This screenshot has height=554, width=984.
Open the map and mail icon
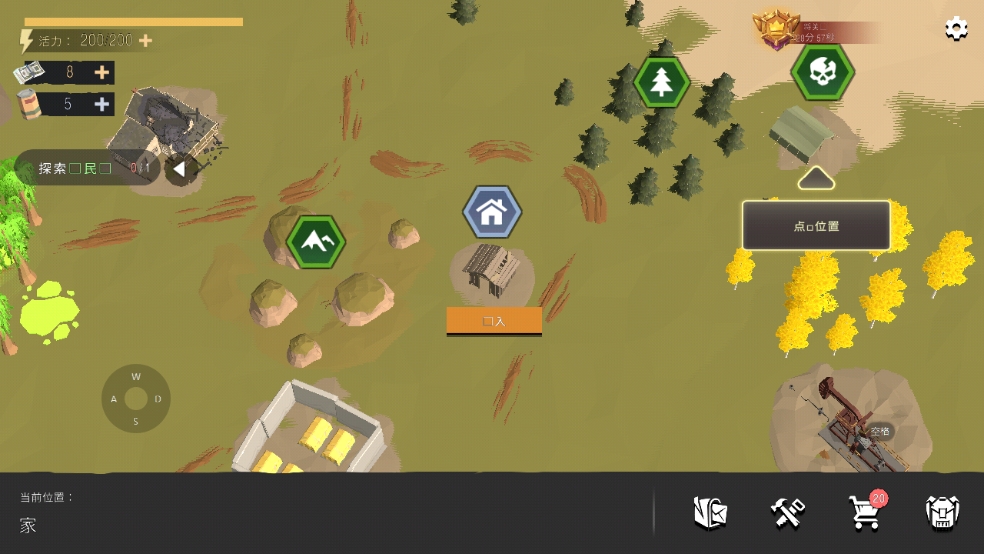pyautogui.click(x=710, y=513)
